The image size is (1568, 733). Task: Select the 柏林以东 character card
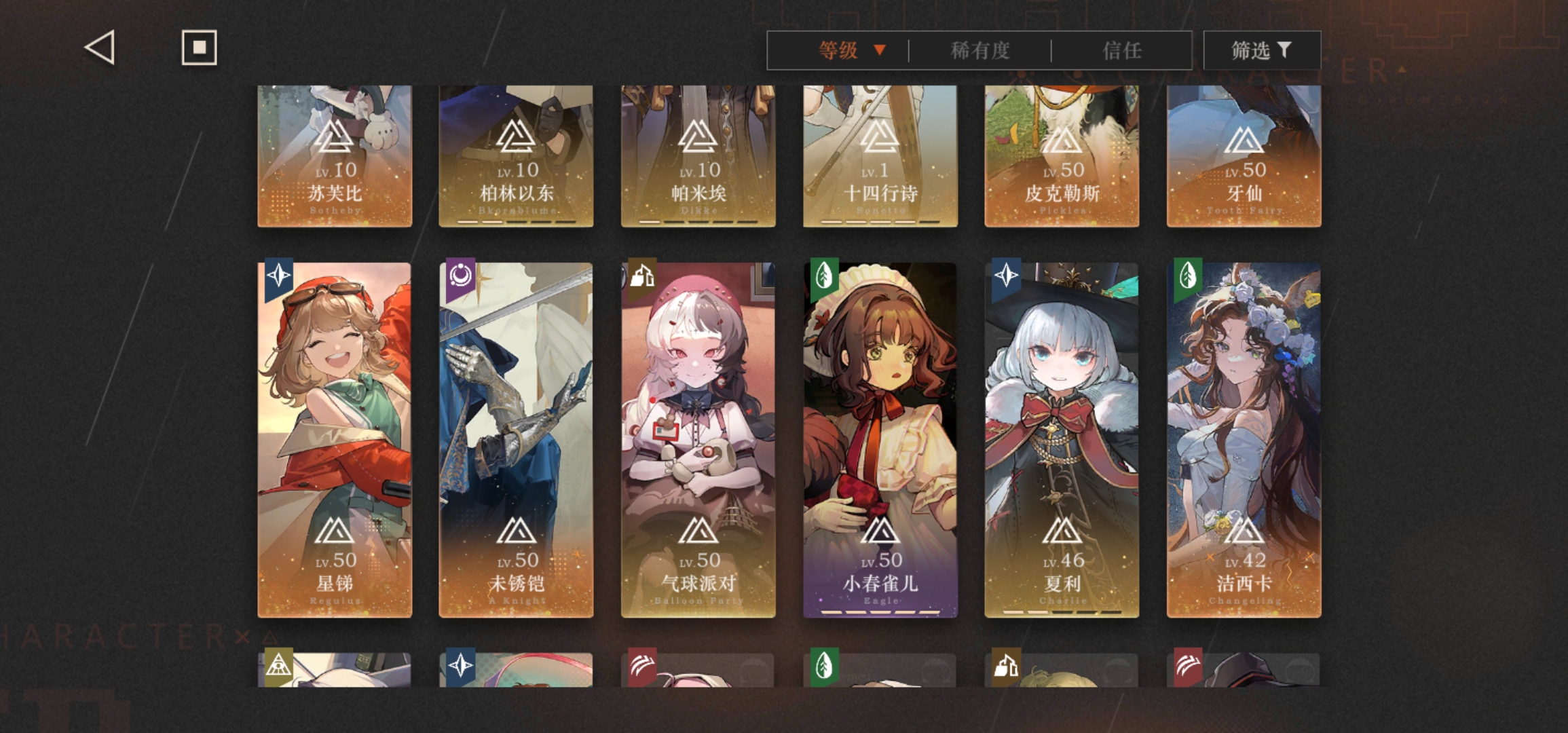516,156
